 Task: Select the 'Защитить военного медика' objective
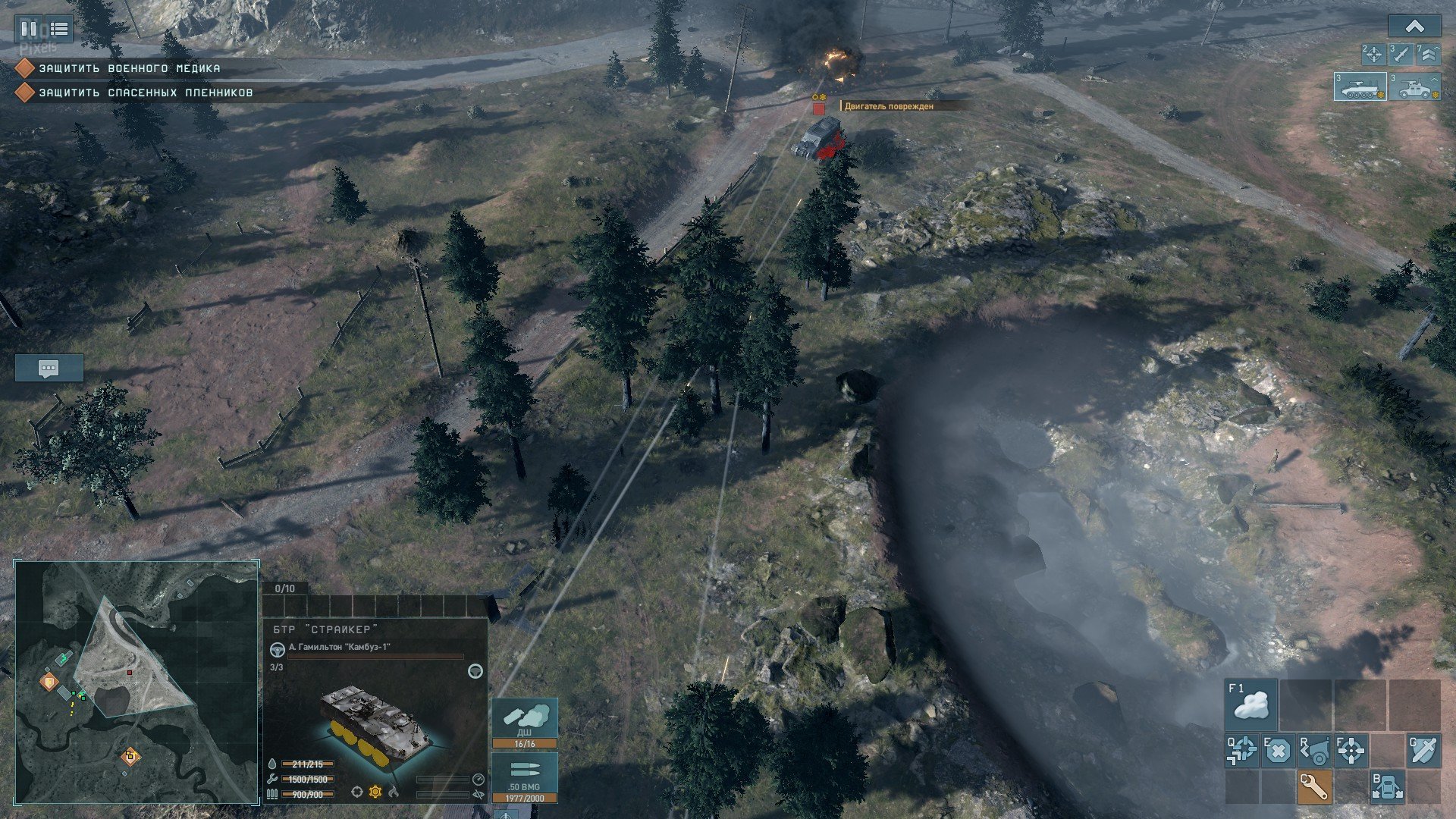click(x=129, y=68)
